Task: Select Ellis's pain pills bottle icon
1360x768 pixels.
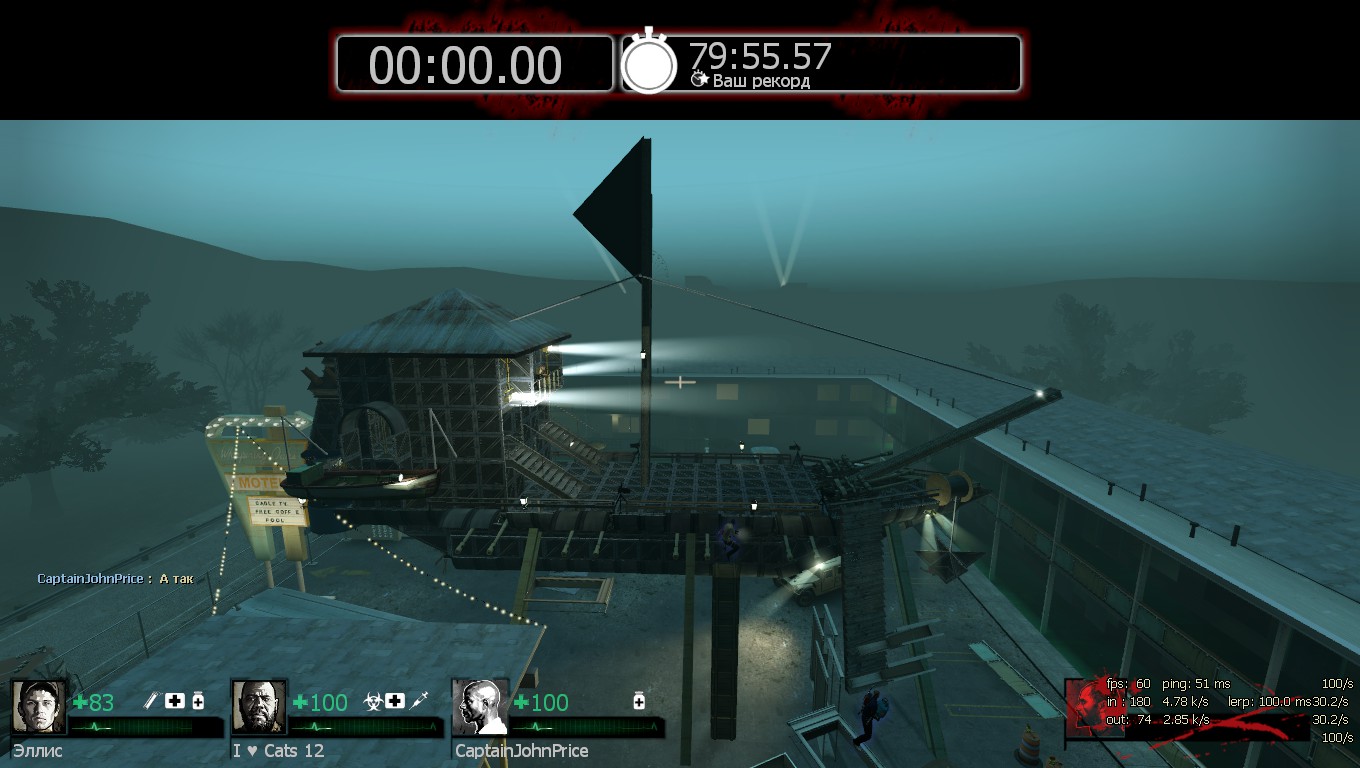Action: click(198, 700)
